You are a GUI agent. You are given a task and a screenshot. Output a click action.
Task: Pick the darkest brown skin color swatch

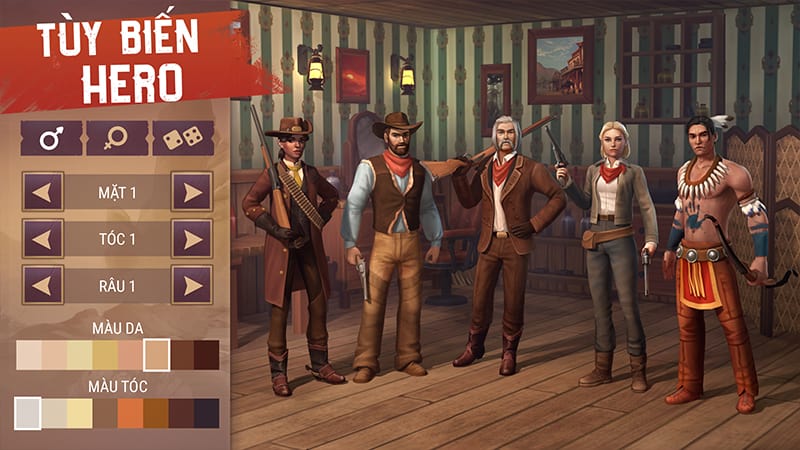point(207,355)
